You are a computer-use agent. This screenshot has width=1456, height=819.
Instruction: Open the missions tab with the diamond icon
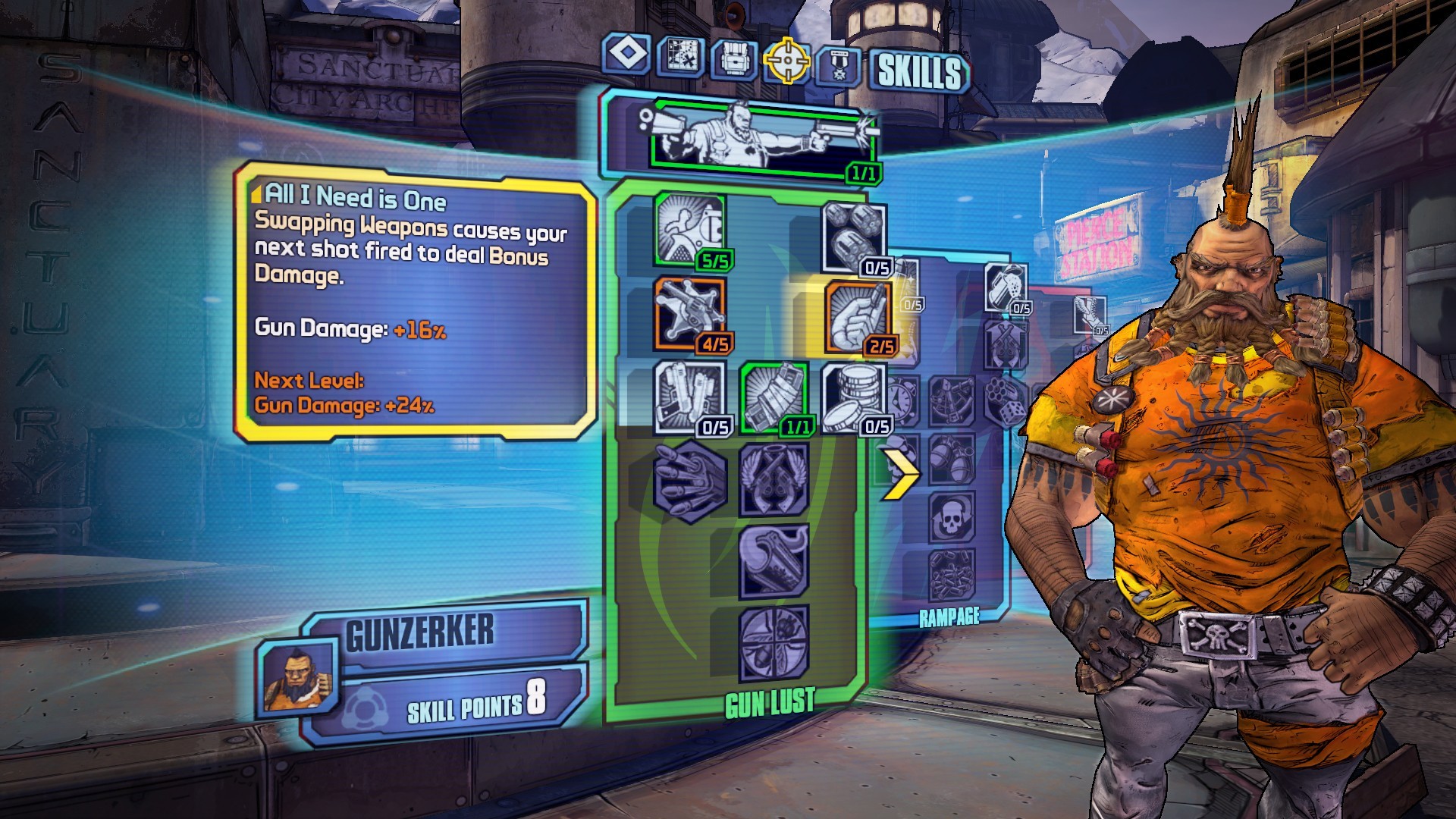[627, 55]
